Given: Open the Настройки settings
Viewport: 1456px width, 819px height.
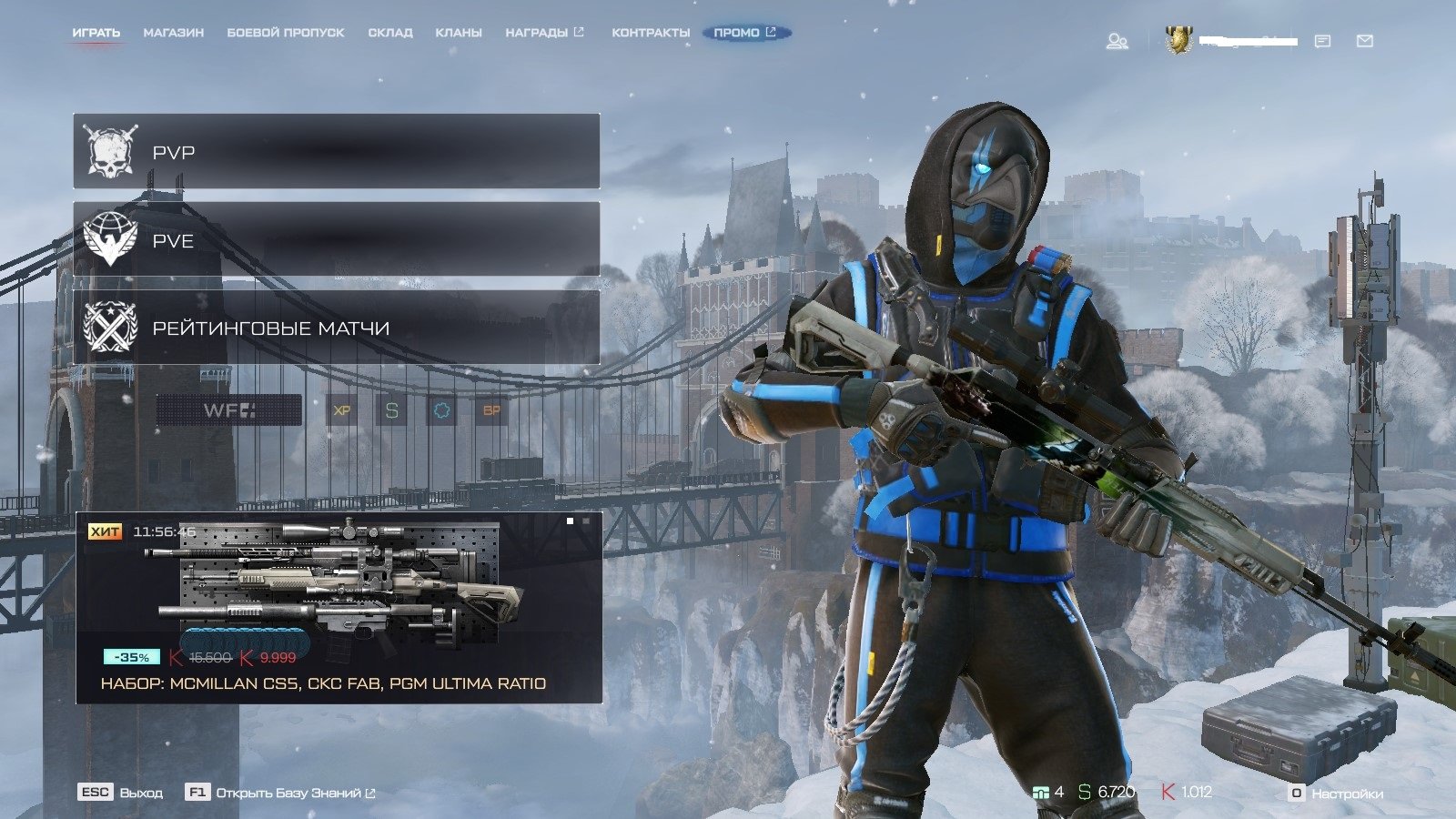Looking at the screenshot, I should (x=1336, y=794).
